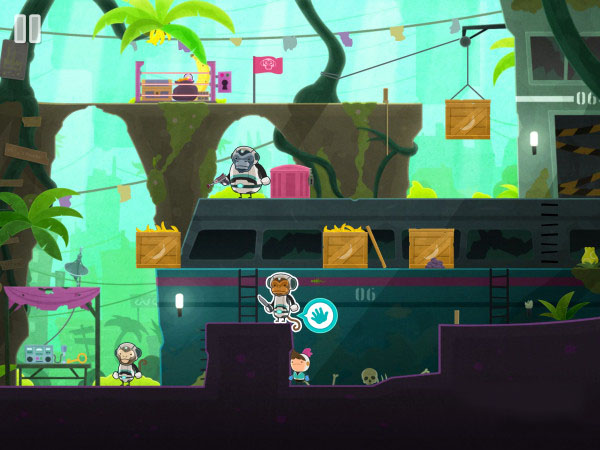This screenshot has height=450, width=600.
Task: Tap the teal hand interaction bubble
Action: (321, 315)
